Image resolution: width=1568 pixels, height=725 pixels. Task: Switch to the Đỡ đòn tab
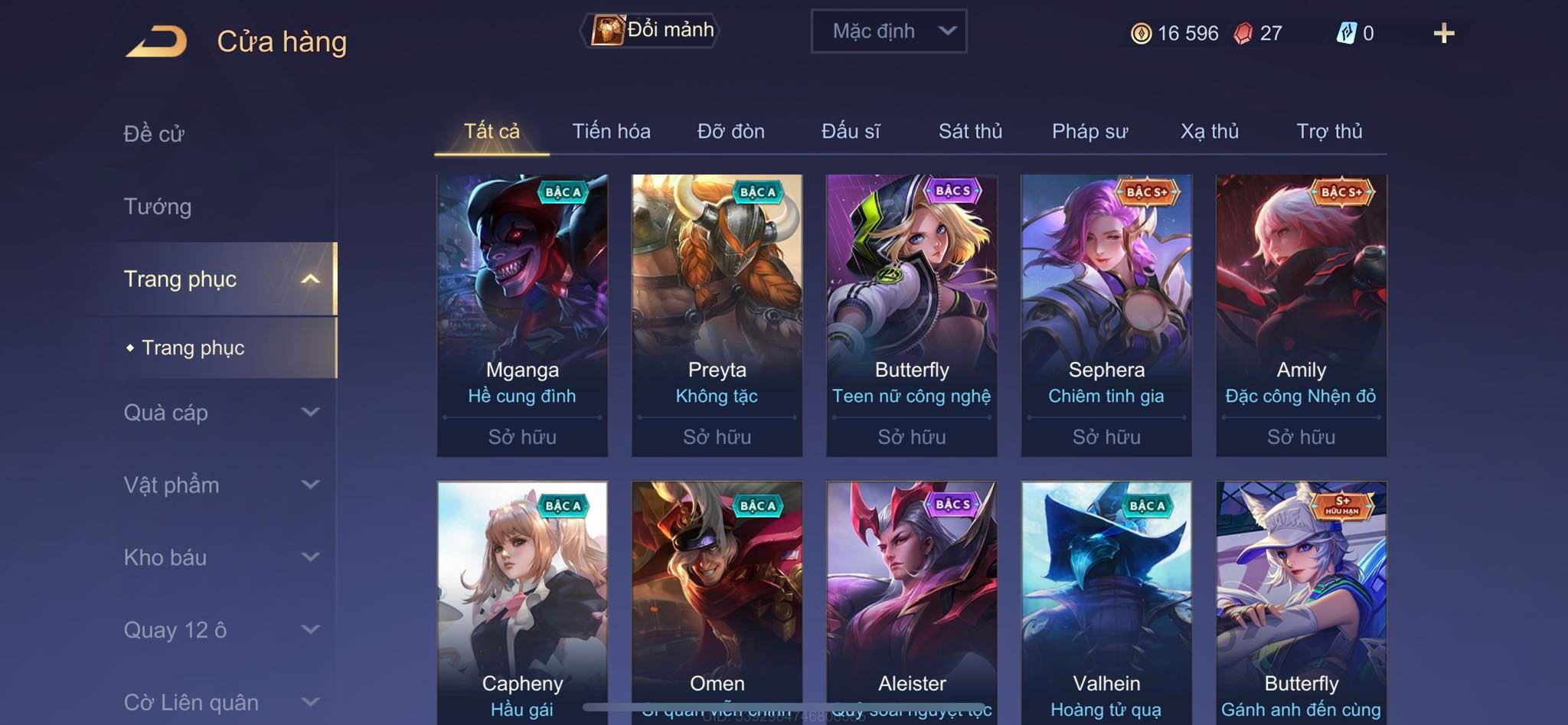click(730, 132)
